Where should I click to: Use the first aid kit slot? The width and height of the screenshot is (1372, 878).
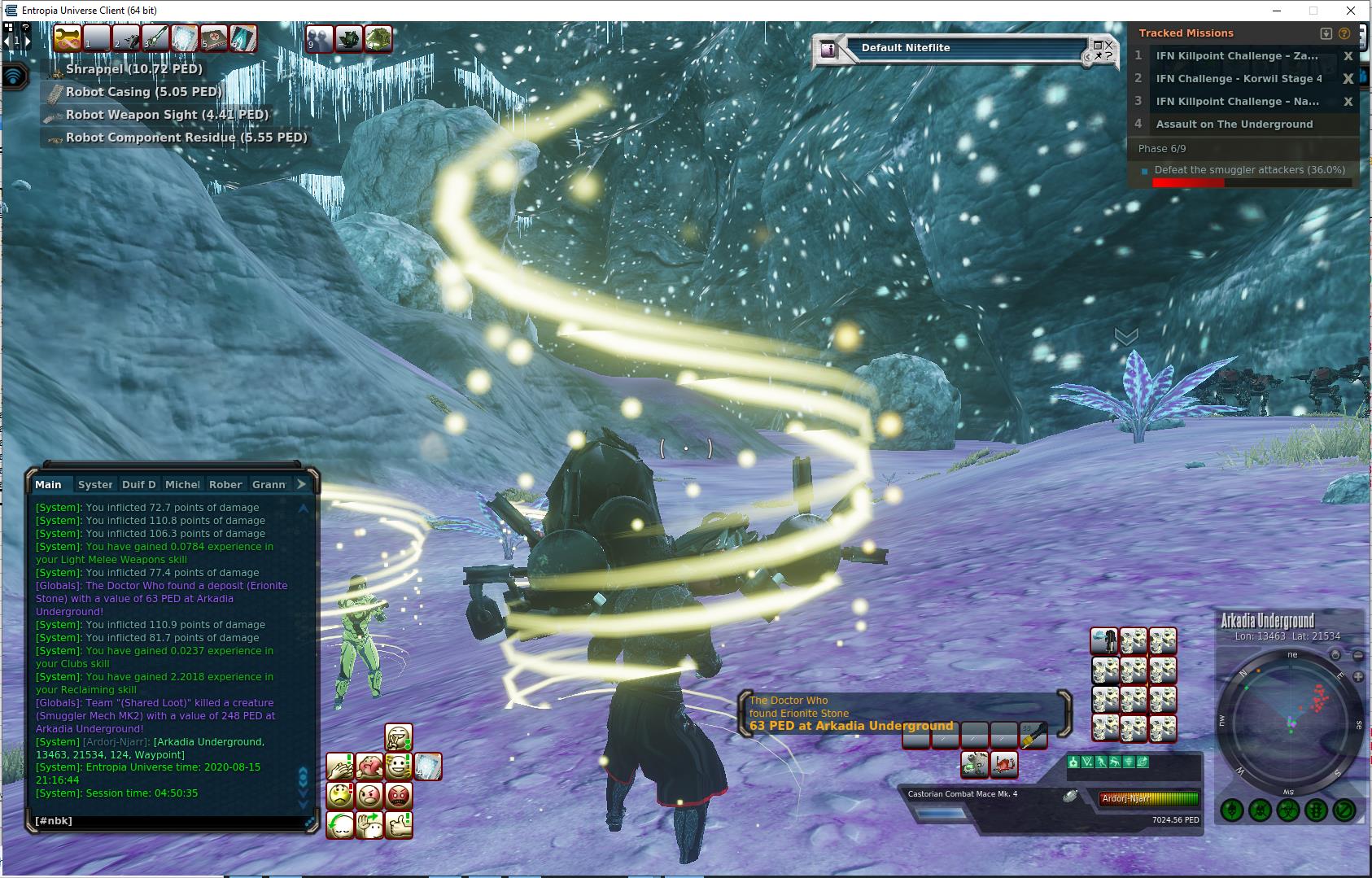tap(213, 38)
